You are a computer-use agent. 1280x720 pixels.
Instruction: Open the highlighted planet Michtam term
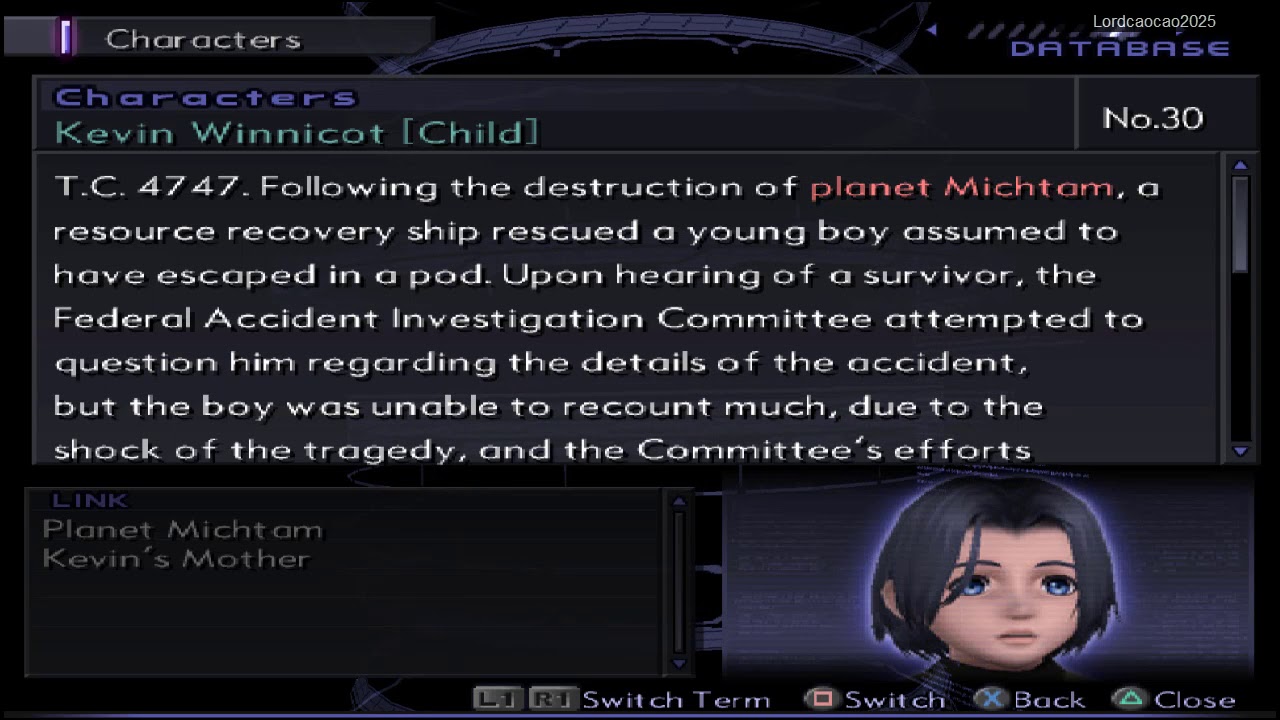click(x=960, y=187)
